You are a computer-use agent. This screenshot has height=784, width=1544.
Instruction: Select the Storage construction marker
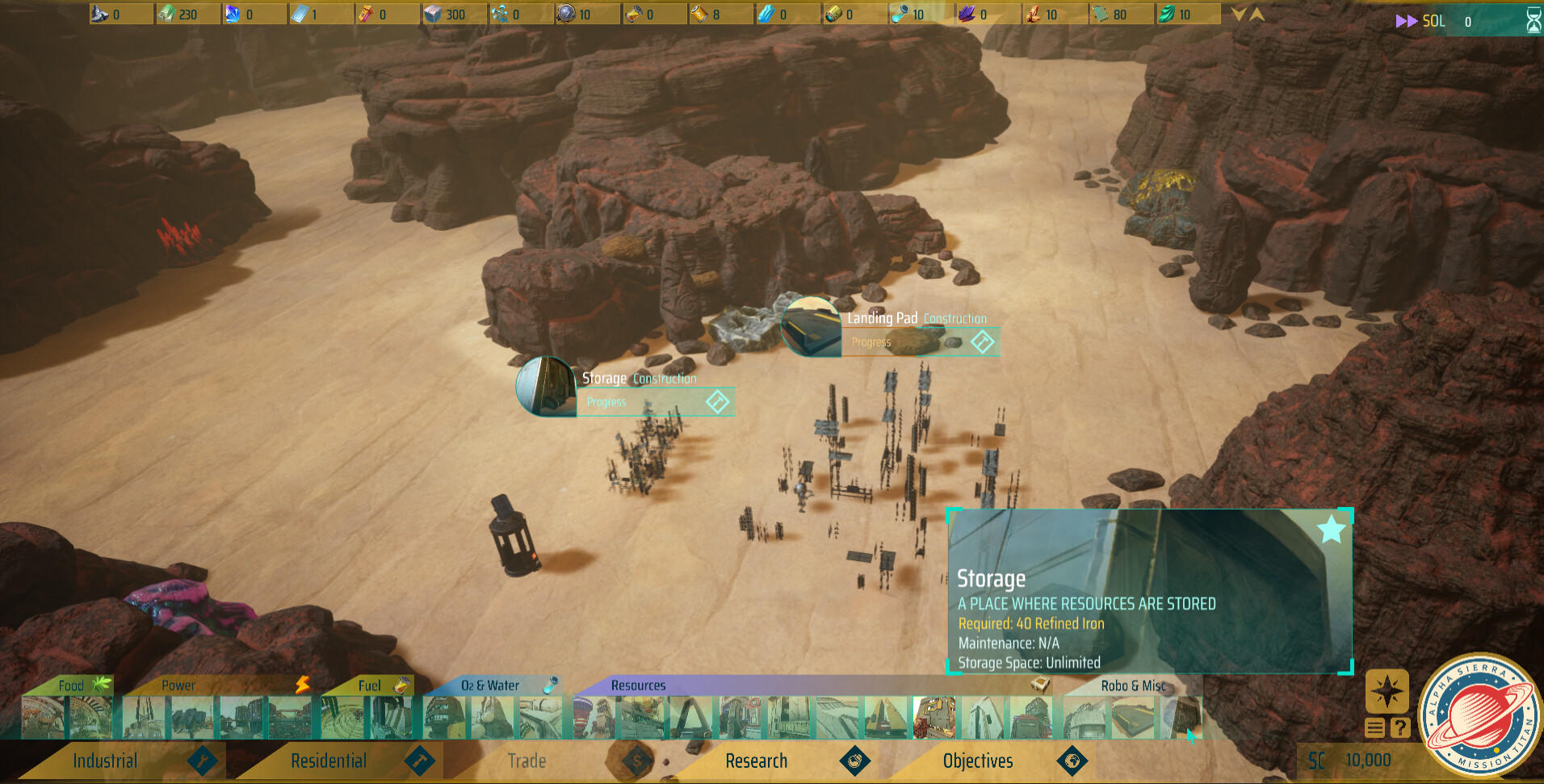coord(546,387)
